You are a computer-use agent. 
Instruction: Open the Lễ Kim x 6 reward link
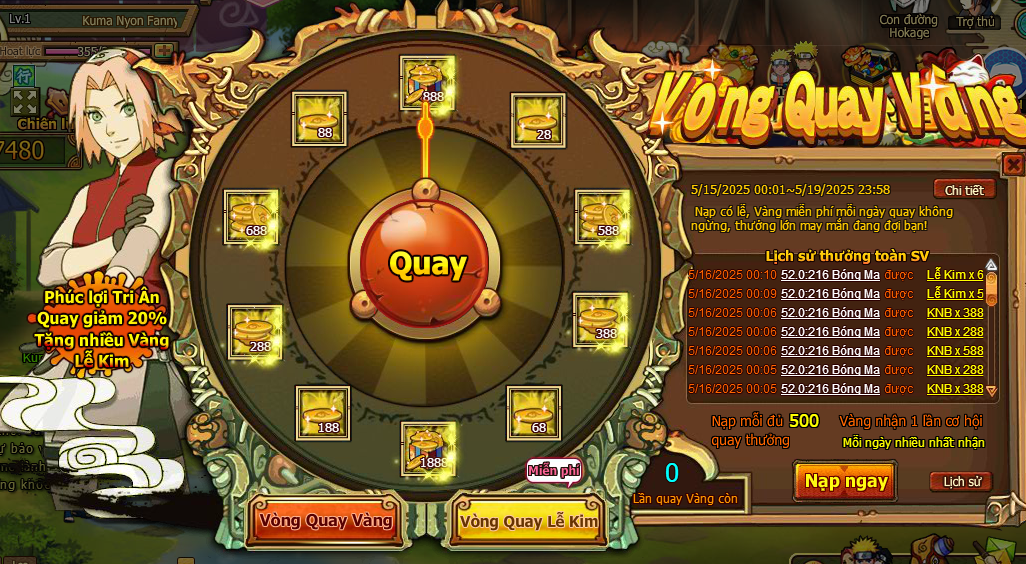pos(955,275)
